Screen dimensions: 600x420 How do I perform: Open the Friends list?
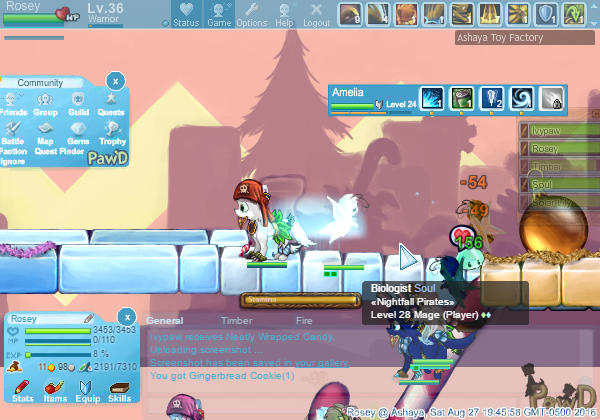pos(13,105)
